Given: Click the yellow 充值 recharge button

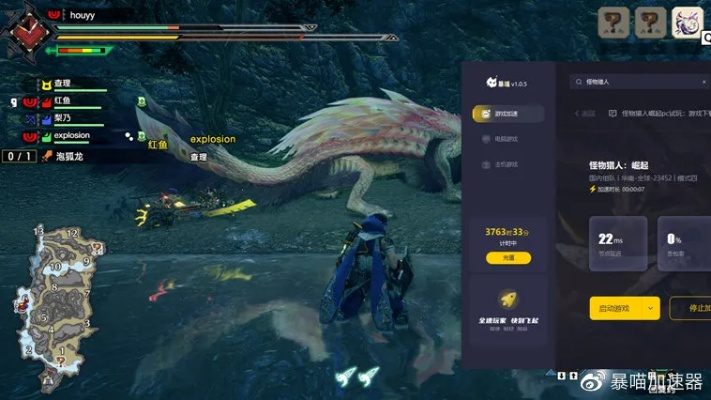Looking at the screenshot, I should tap(508, 258).
